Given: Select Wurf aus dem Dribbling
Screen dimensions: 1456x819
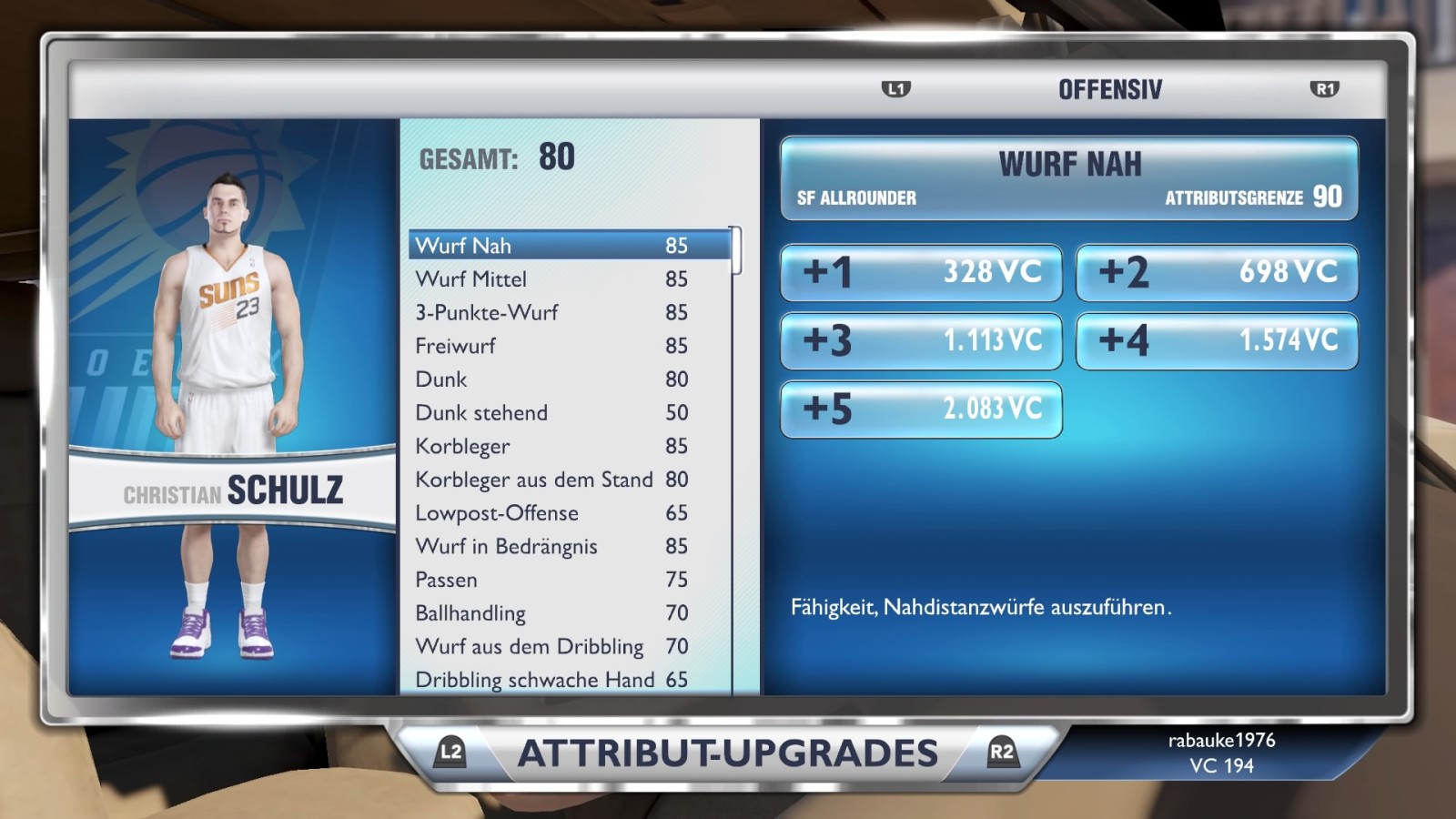Looking at the screenshot, I should pyautogui.click(x=551, y=647).
